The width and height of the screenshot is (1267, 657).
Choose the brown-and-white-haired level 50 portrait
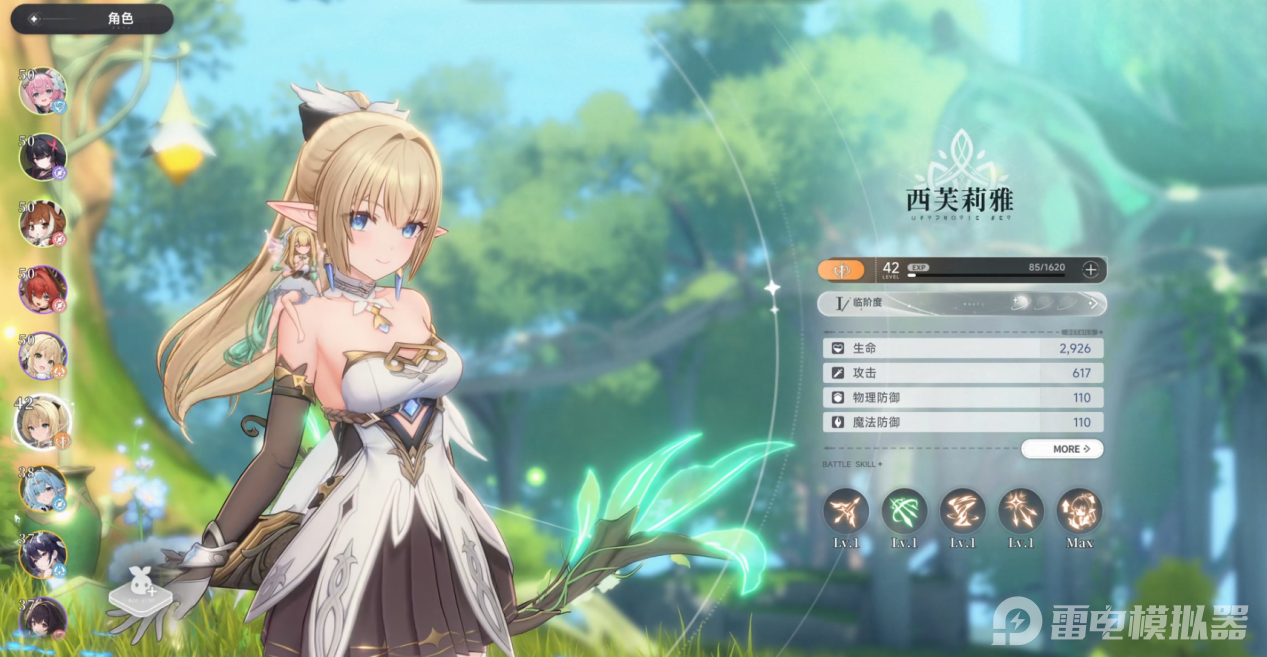point(43,223)
